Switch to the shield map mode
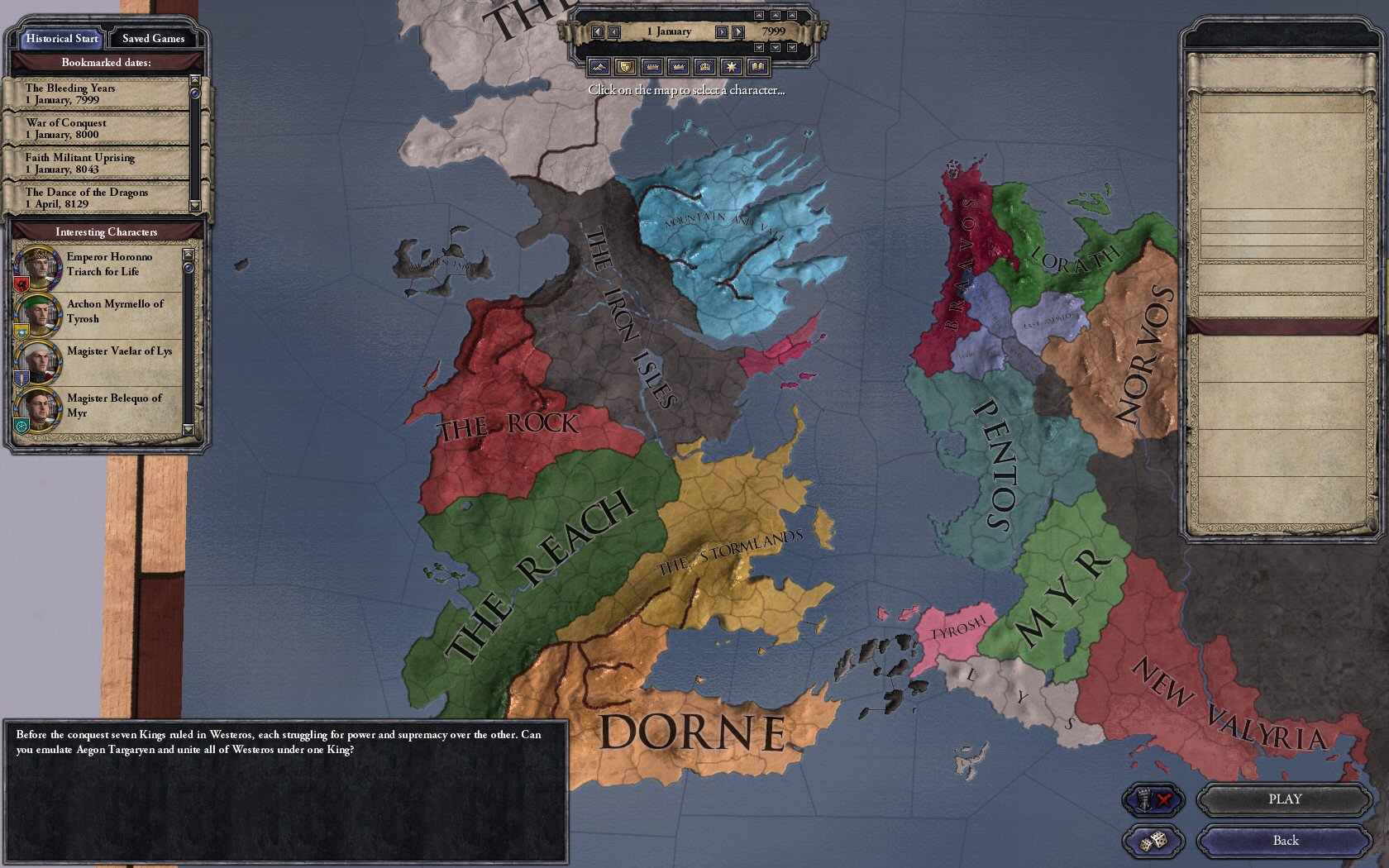 (x=626, y=66)
